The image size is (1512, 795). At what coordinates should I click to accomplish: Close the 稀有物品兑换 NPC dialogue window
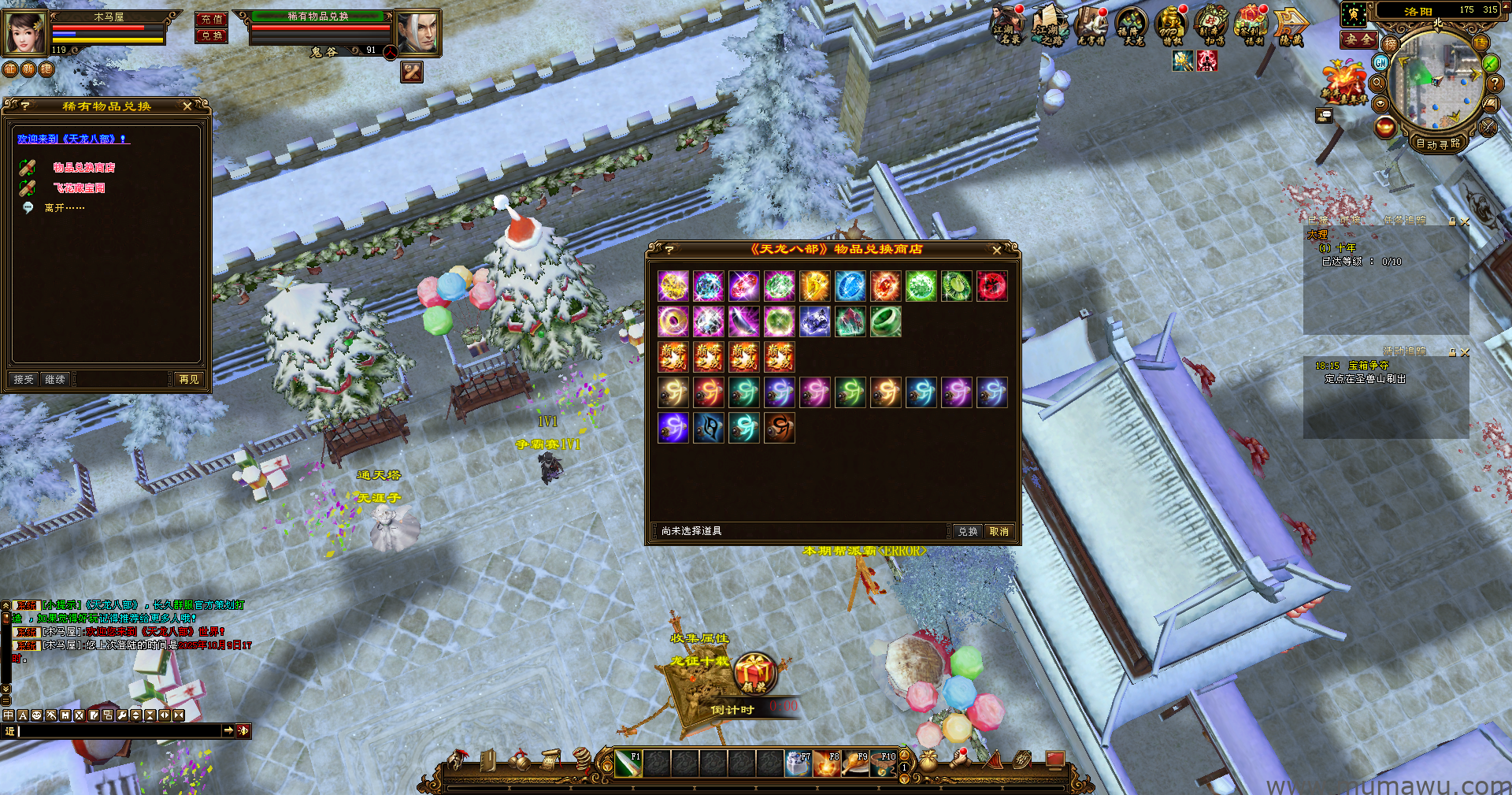[x=187, y=106]
